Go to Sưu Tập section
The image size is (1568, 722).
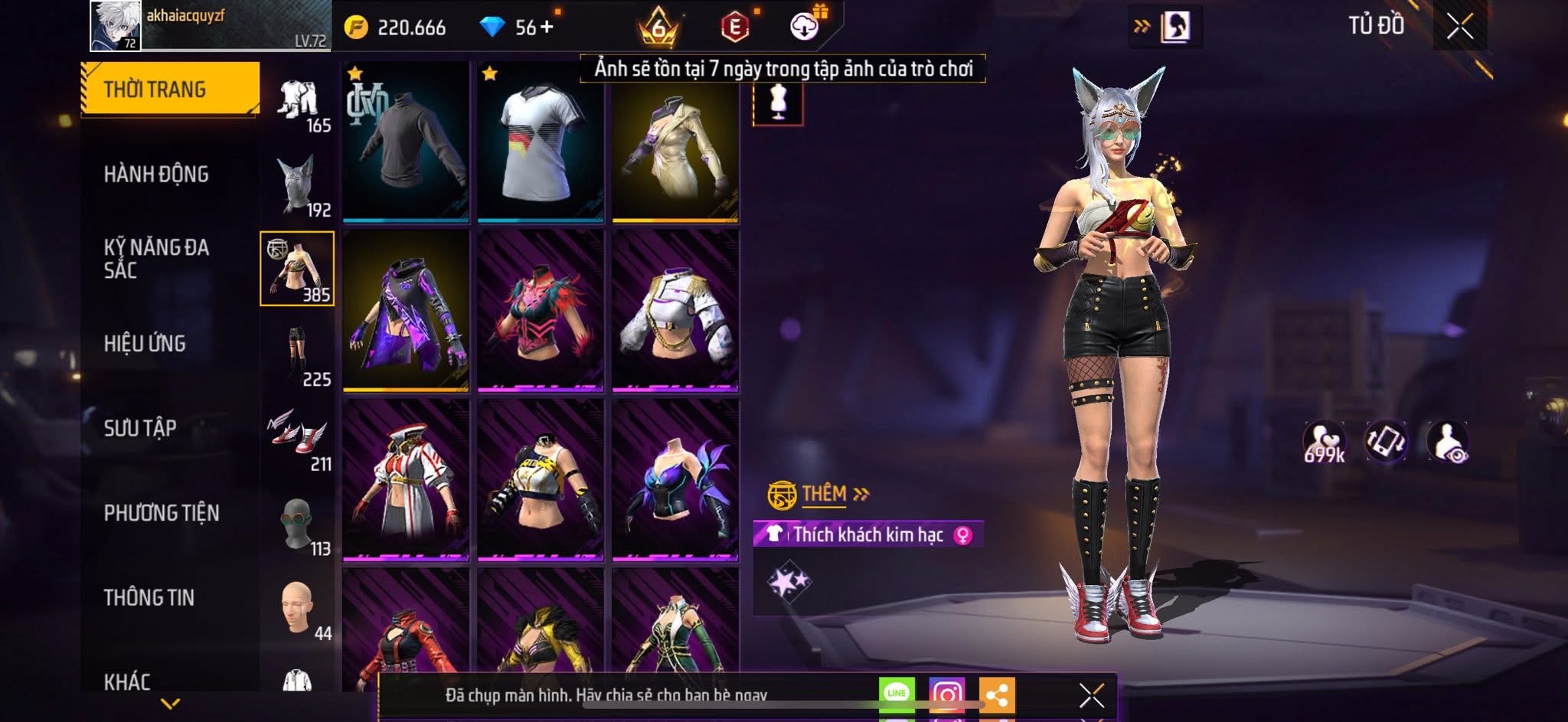click(x=140, y=428)
